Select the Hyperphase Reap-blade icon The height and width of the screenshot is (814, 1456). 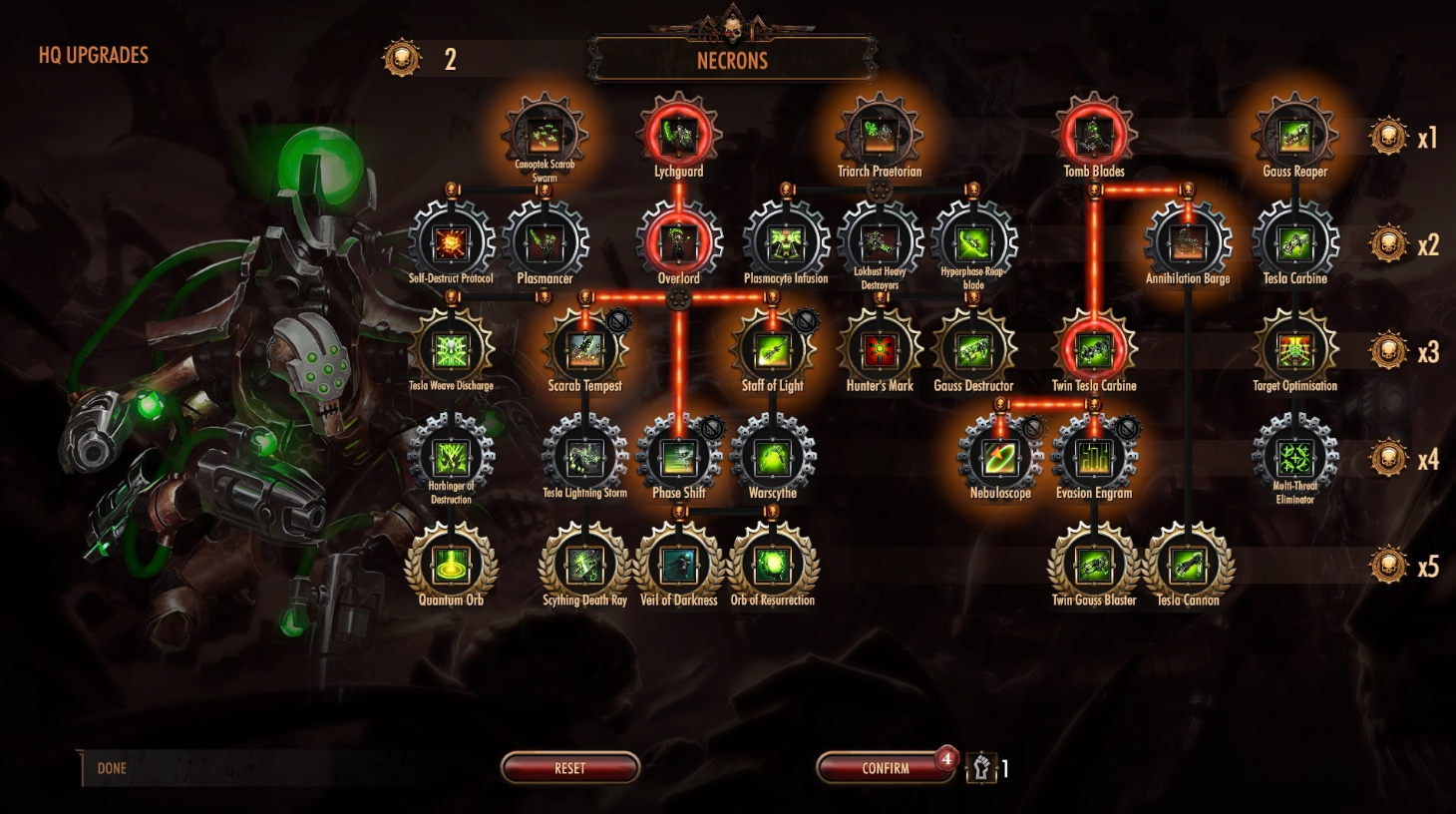[x=973, y=242]
